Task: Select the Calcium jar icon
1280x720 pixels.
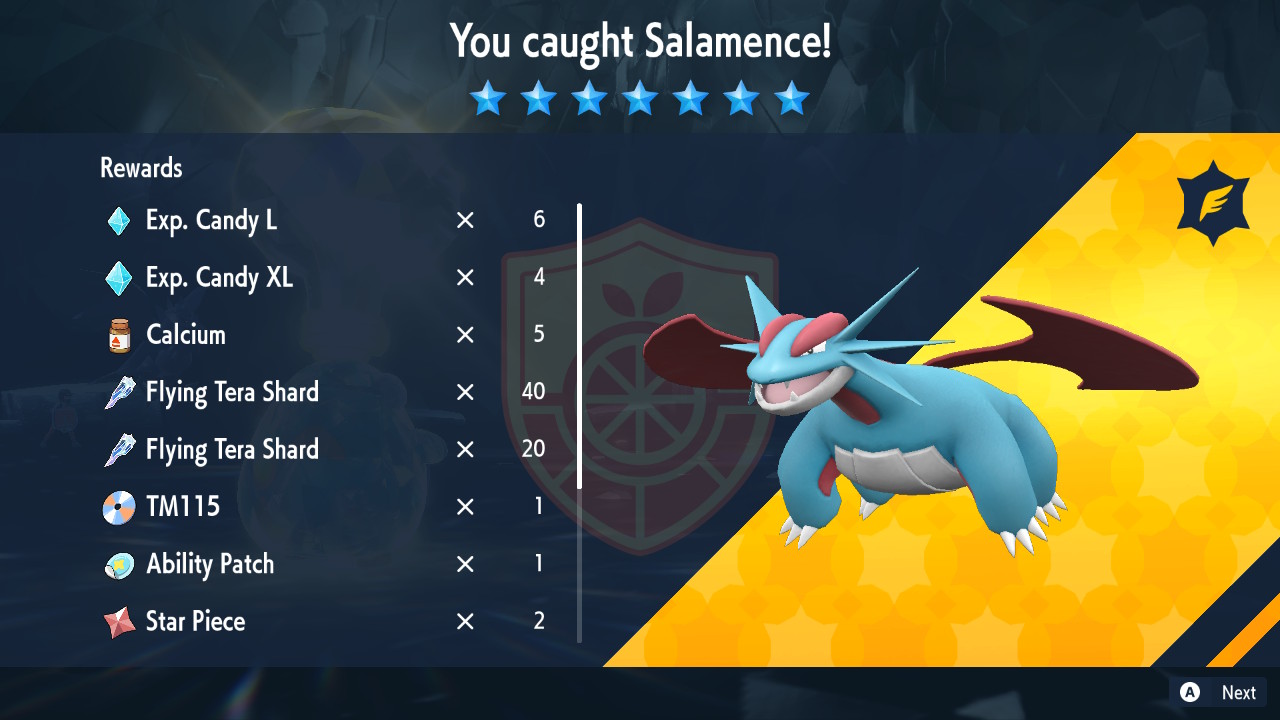Action: coord(118,335)
